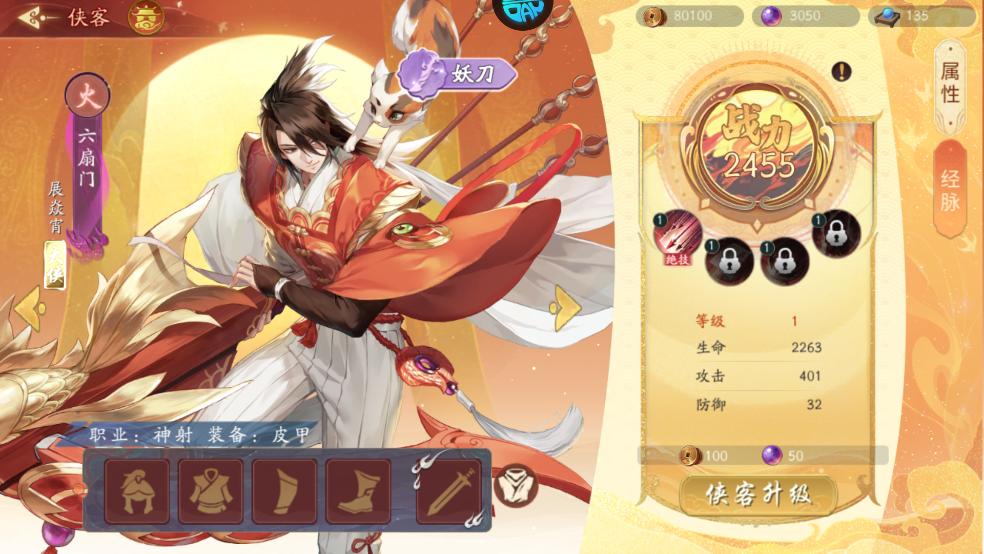984x554 pixels.
Task: Select the helmet equipment slot
Action: point(137,491)
